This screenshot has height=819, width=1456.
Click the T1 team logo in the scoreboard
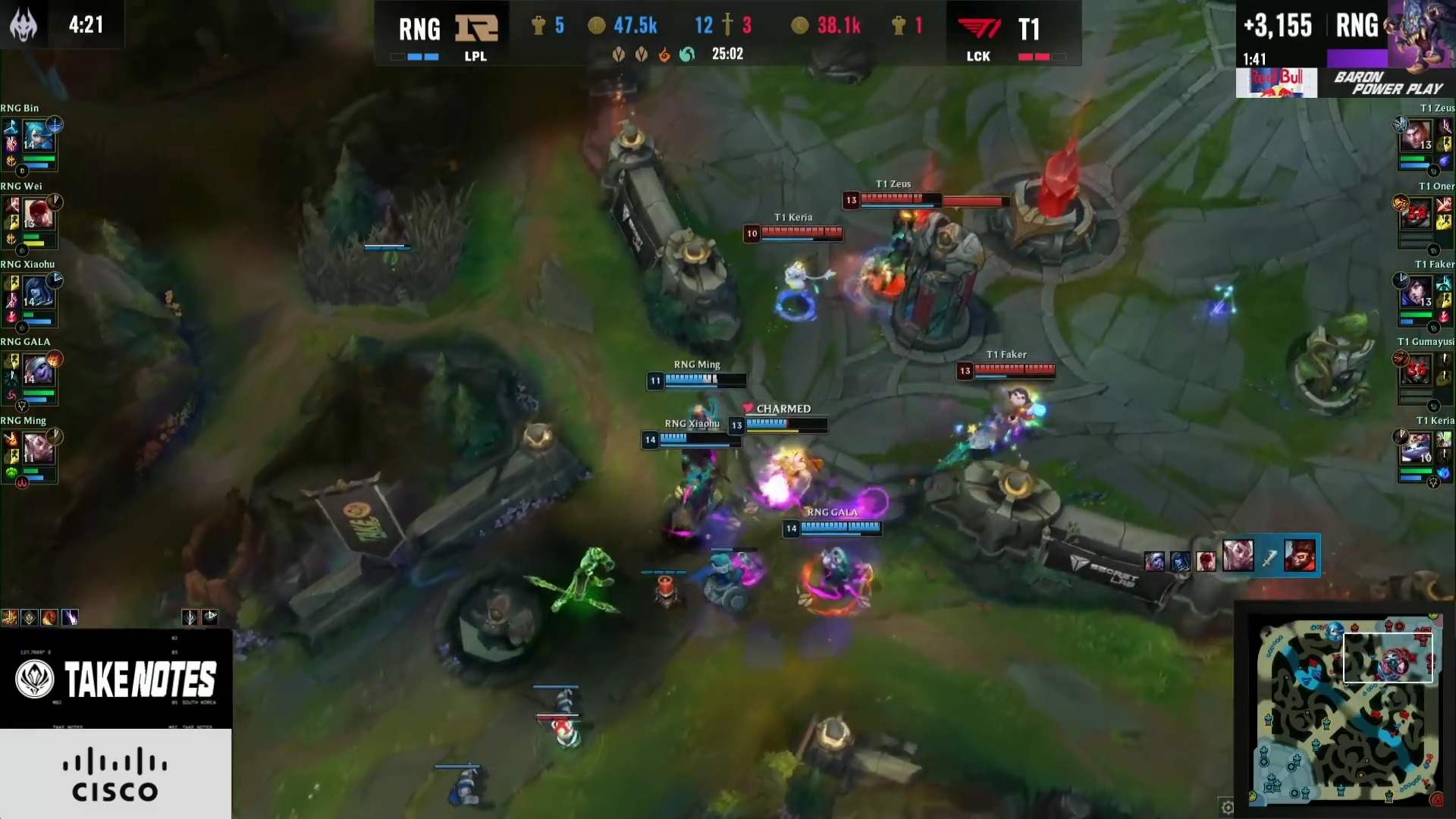(x=977, y=29)
